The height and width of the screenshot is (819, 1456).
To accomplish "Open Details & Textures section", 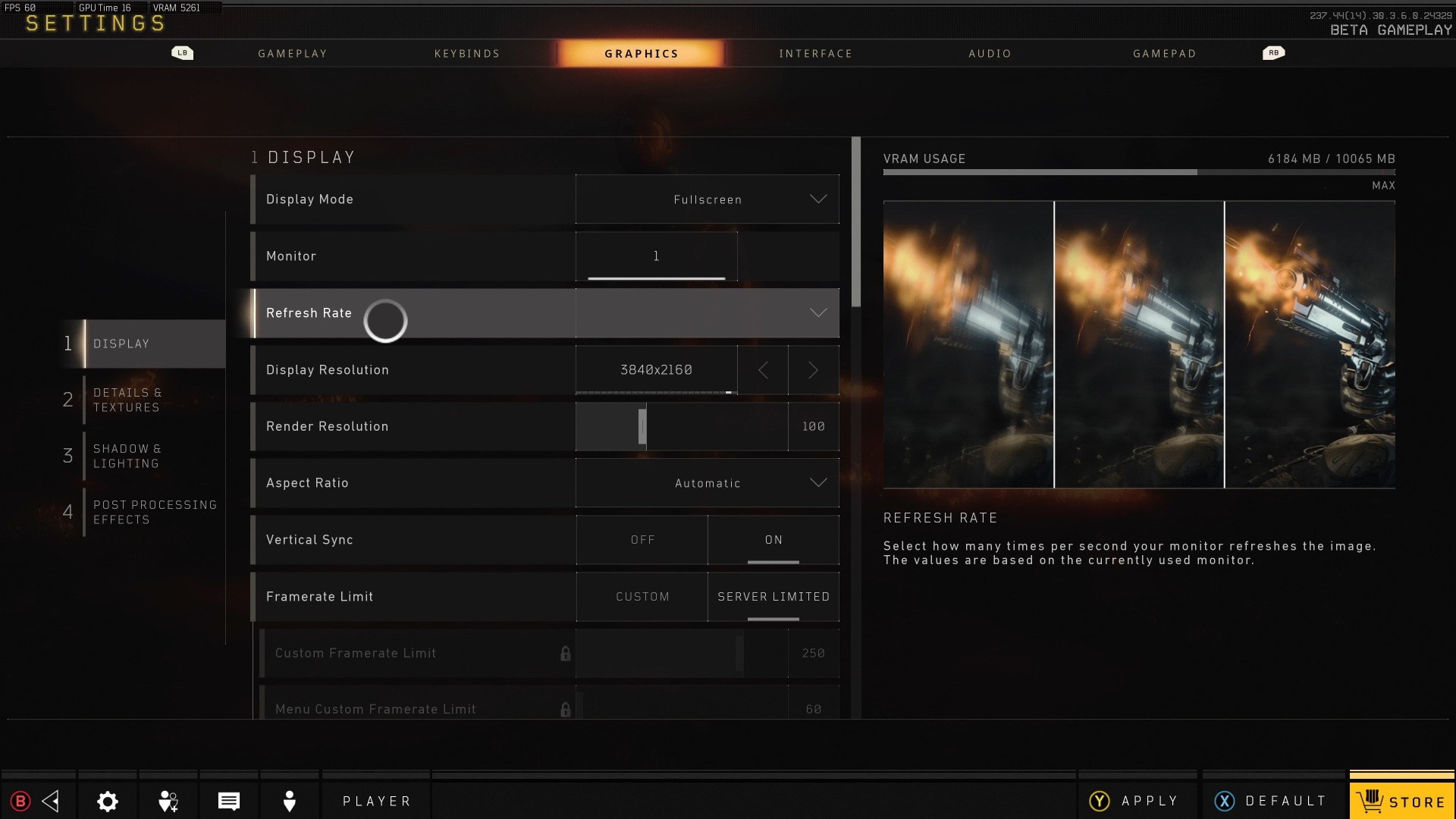I will (127, 400).
